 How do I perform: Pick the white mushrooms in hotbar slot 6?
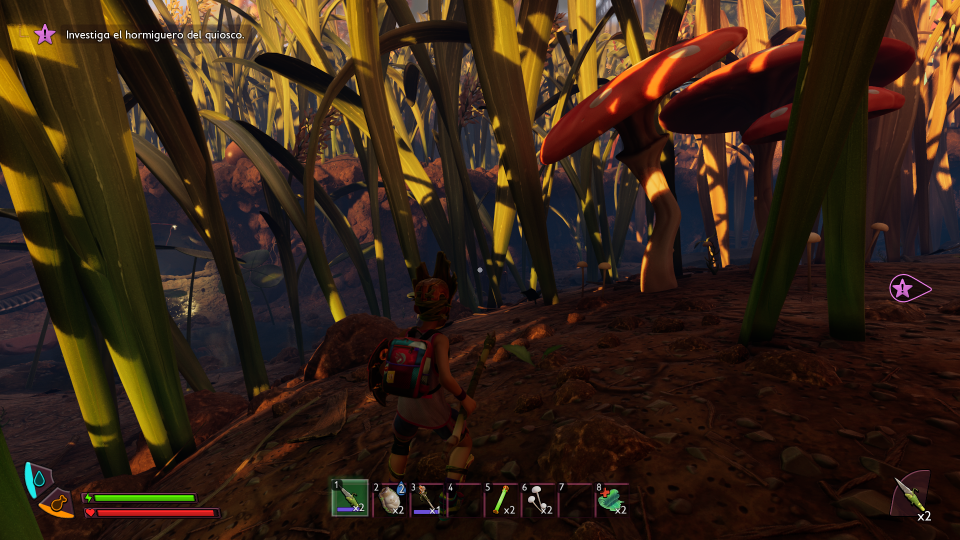point(538,498)
